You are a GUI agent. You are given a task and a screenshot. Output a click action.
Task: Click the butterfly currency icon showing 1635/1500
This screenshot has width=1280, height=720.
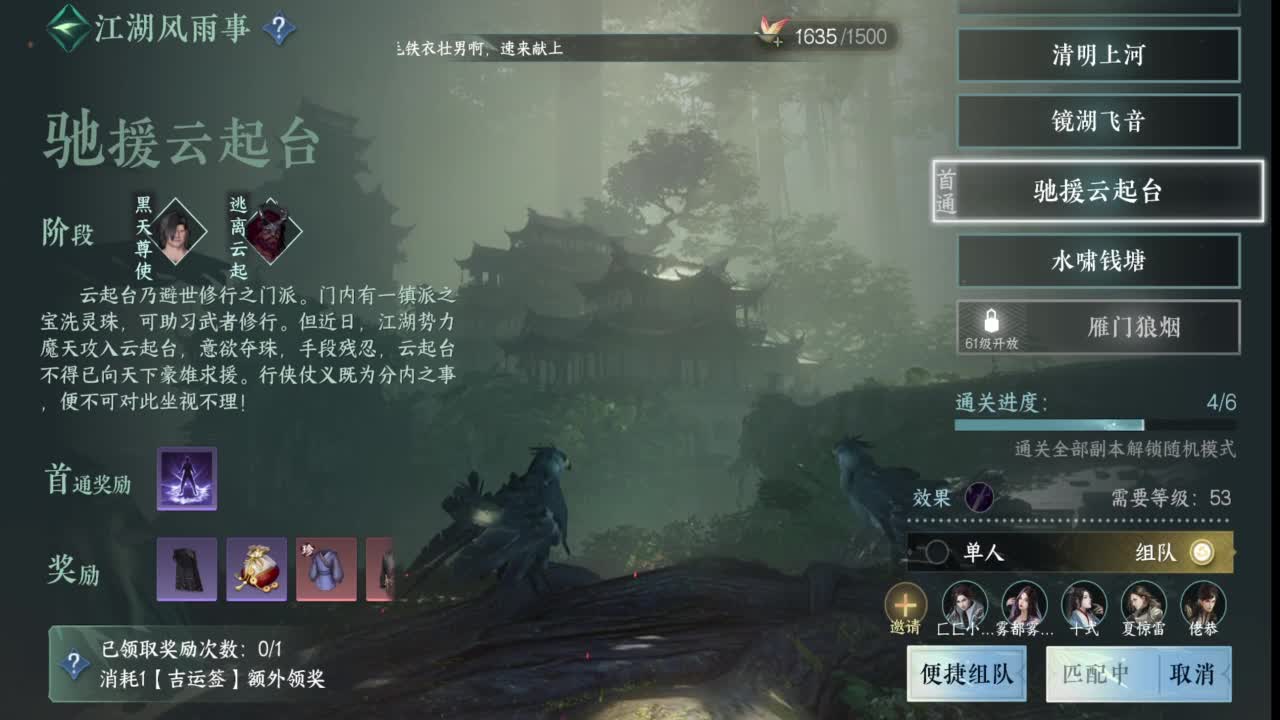(x=770, y=31)
